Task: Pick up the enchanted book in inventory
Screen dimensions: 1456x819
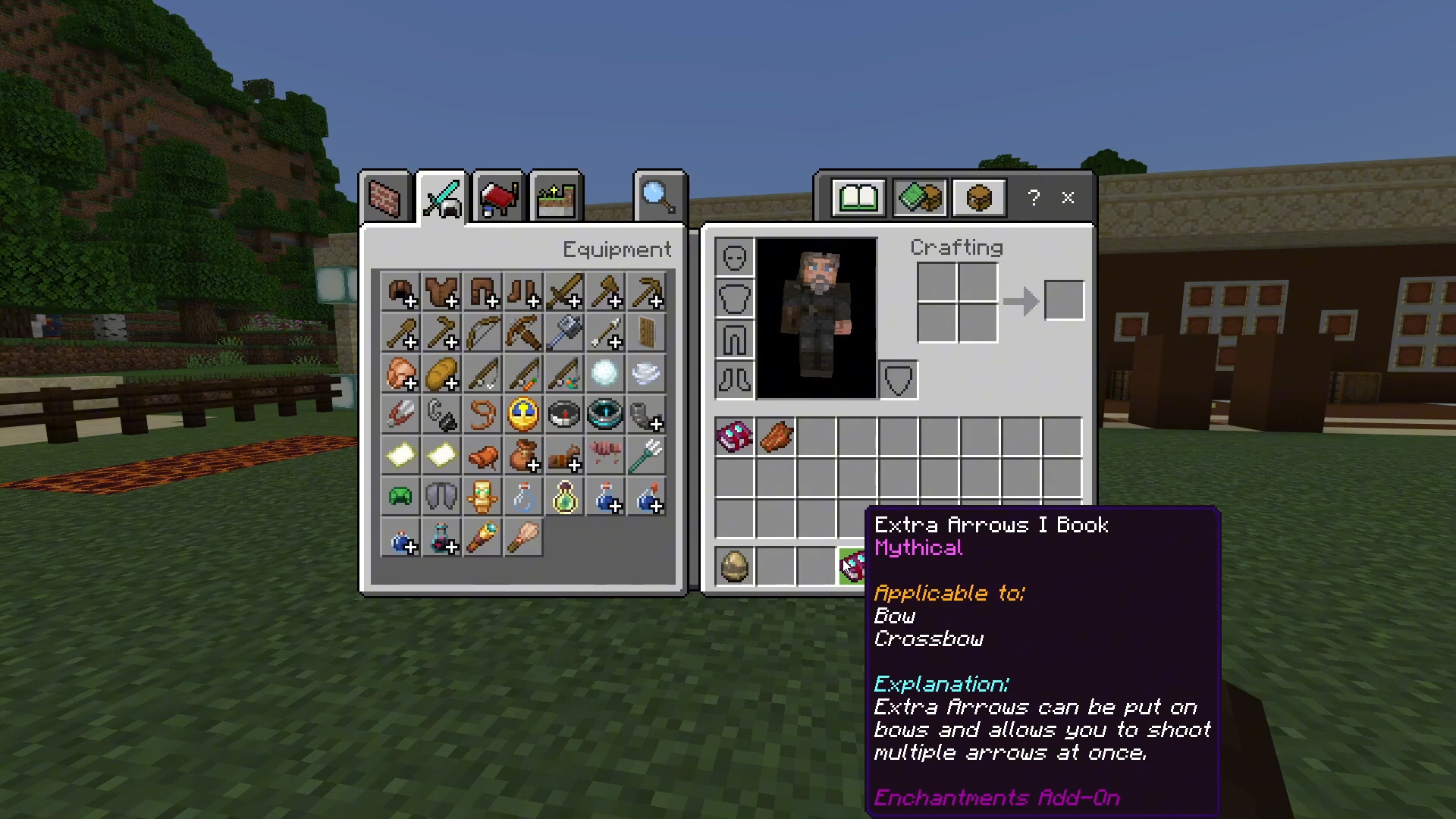Action: tap(734, 437)
